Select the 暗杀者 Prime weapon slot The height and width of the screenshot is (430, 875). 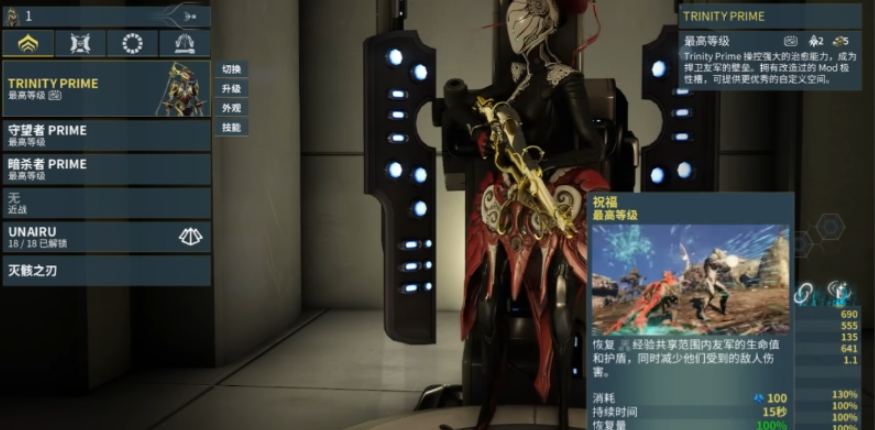[x=106, y=168]
